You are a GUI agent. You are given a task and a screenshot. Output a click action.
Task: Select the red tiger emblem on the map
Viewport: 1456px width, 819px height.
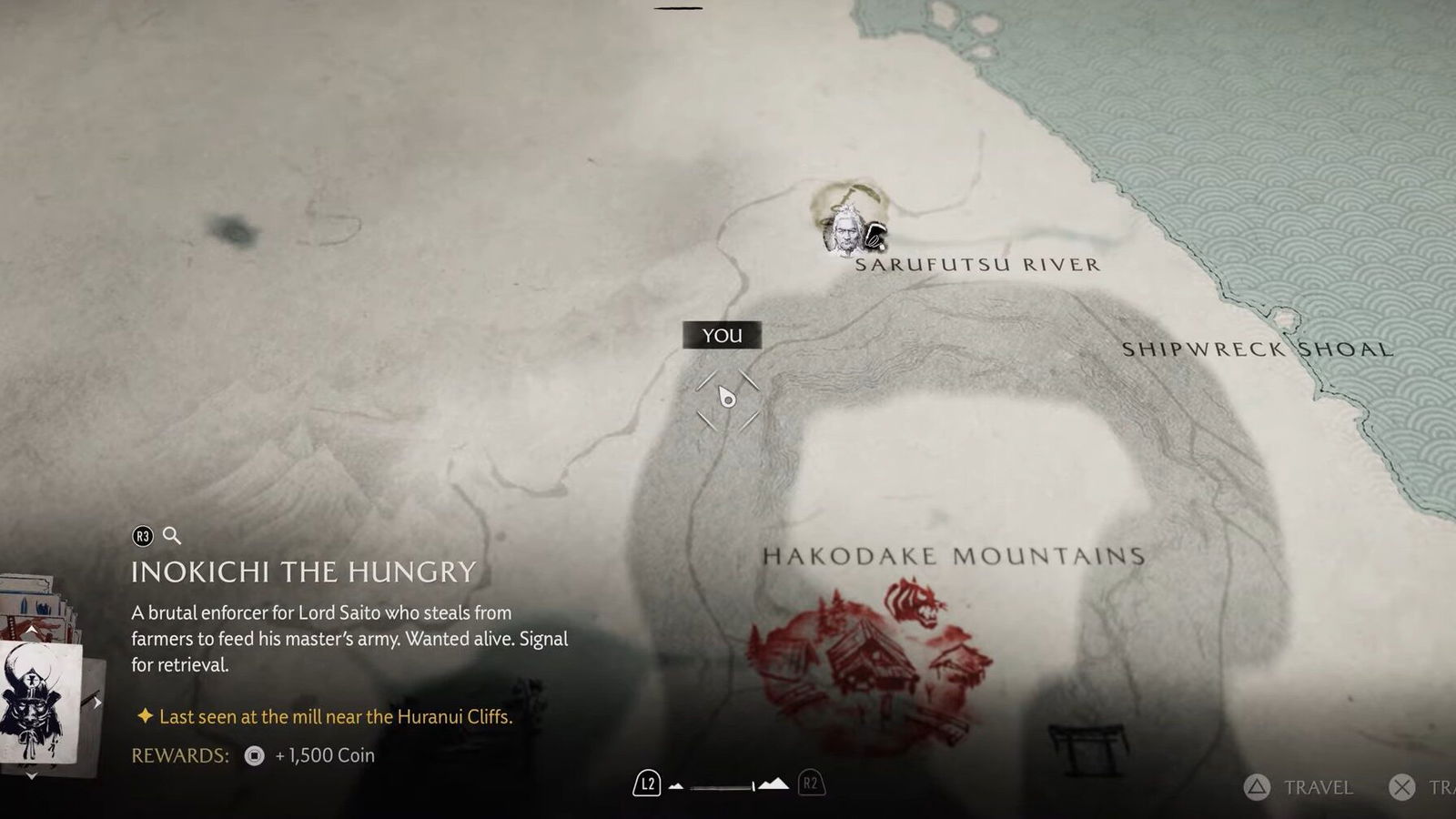(915, 602)
